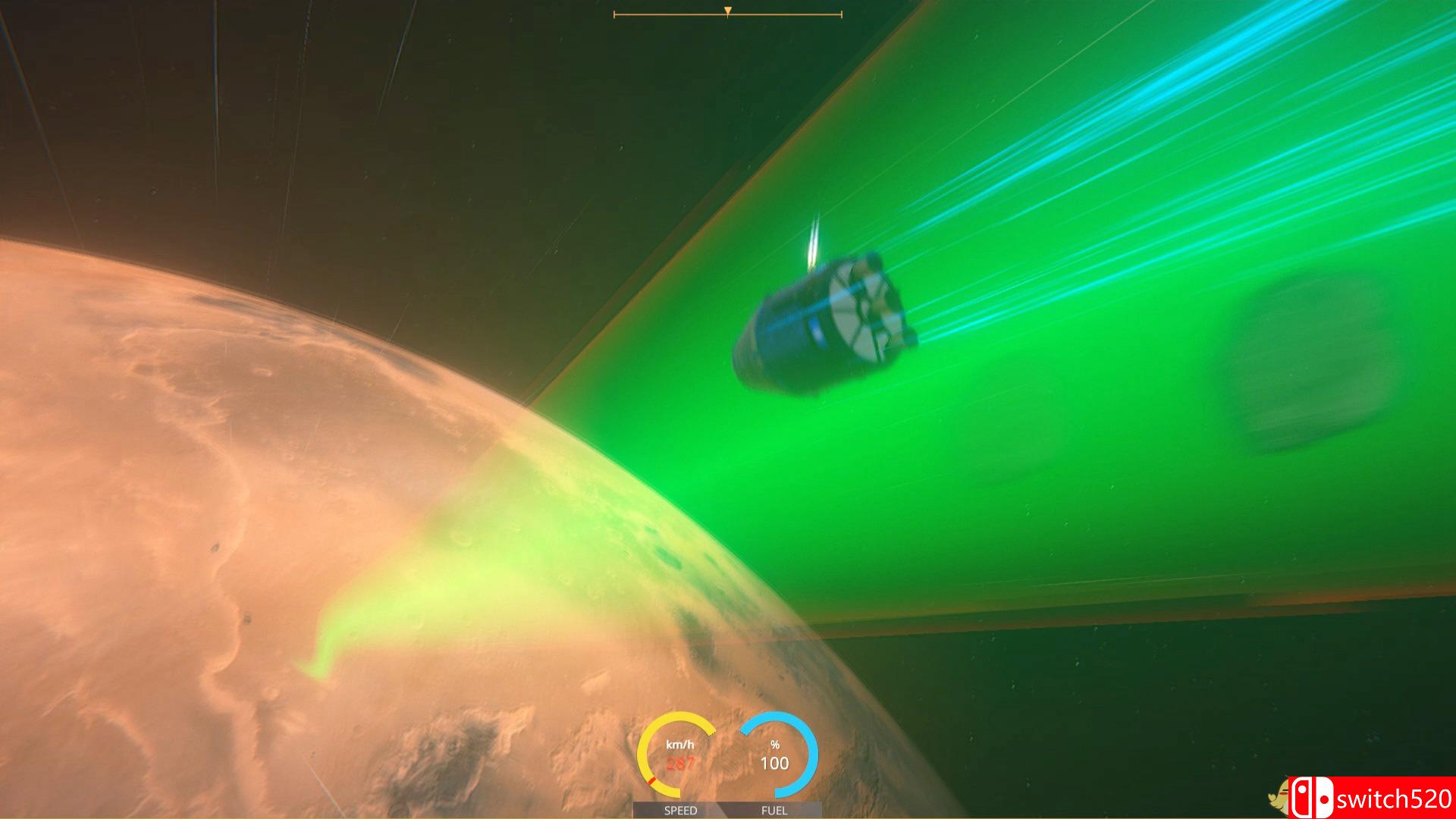Click the left endpoint of top bar
The height and width of the screenshot is (819, 1456).
[x=614, y=13]
